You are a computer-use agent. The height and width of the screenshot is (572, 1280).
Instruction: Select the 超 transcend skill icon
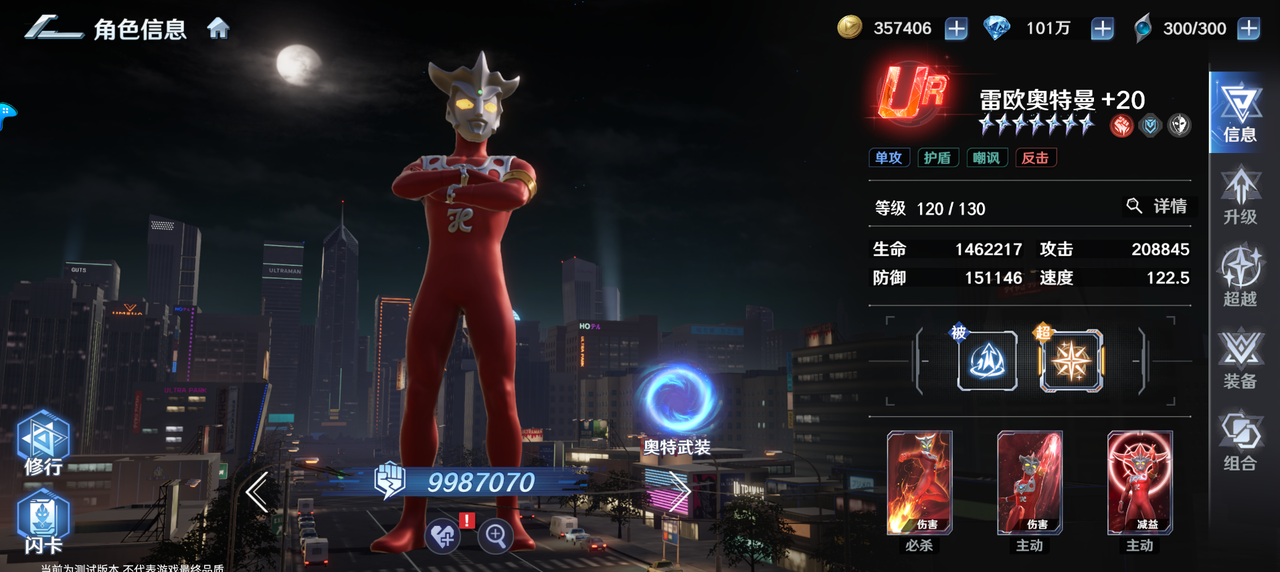(x=1071, y=361)
